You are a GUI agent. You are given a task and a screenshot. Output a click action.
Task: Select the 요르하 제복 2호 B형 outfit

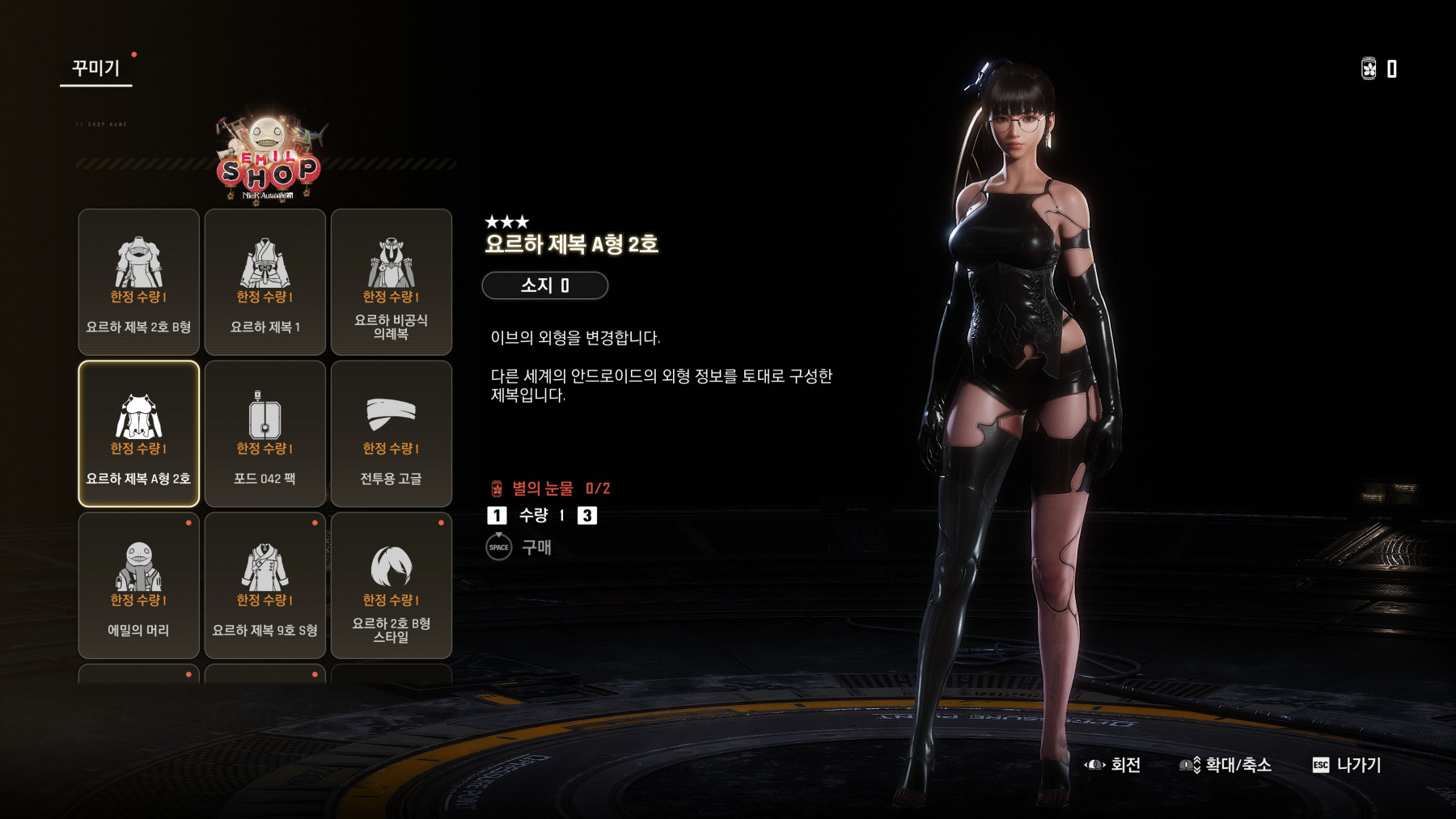[x=138, y=281]
